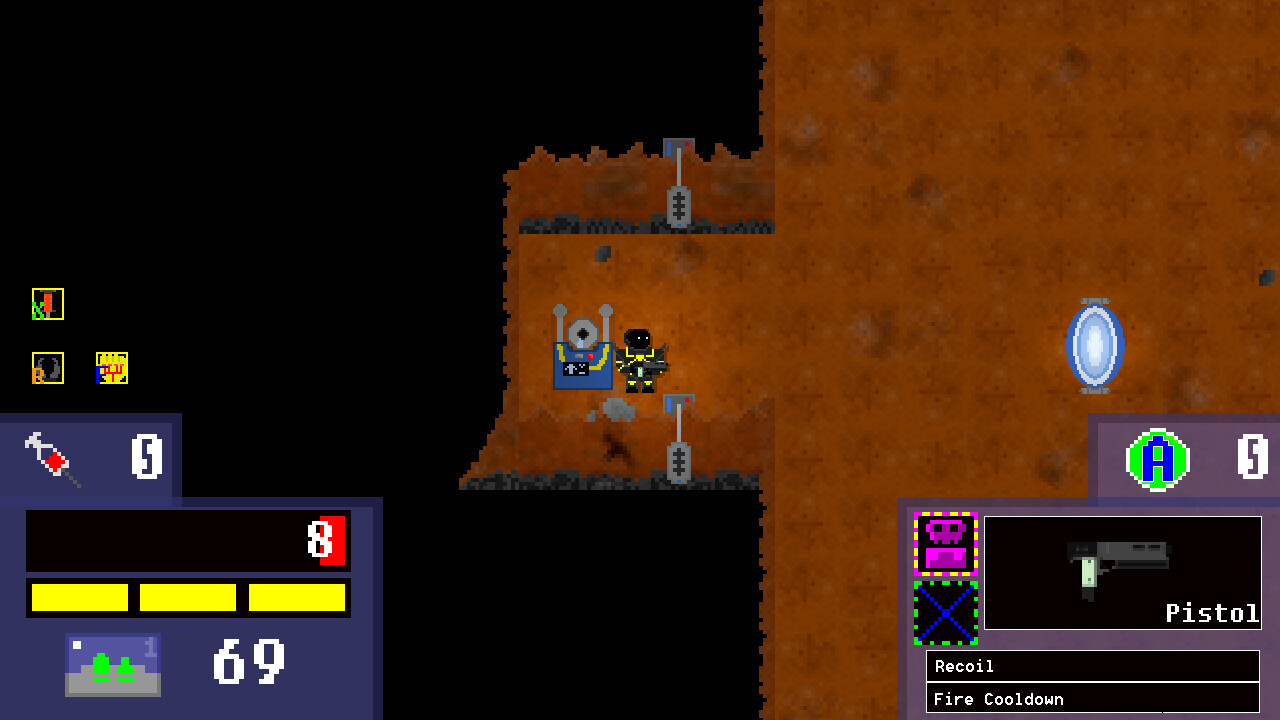Screen dimensions: 1280x720
Task: Click the middle yellow energy bar
Action: pyautogui.click(x=188, y=597)
